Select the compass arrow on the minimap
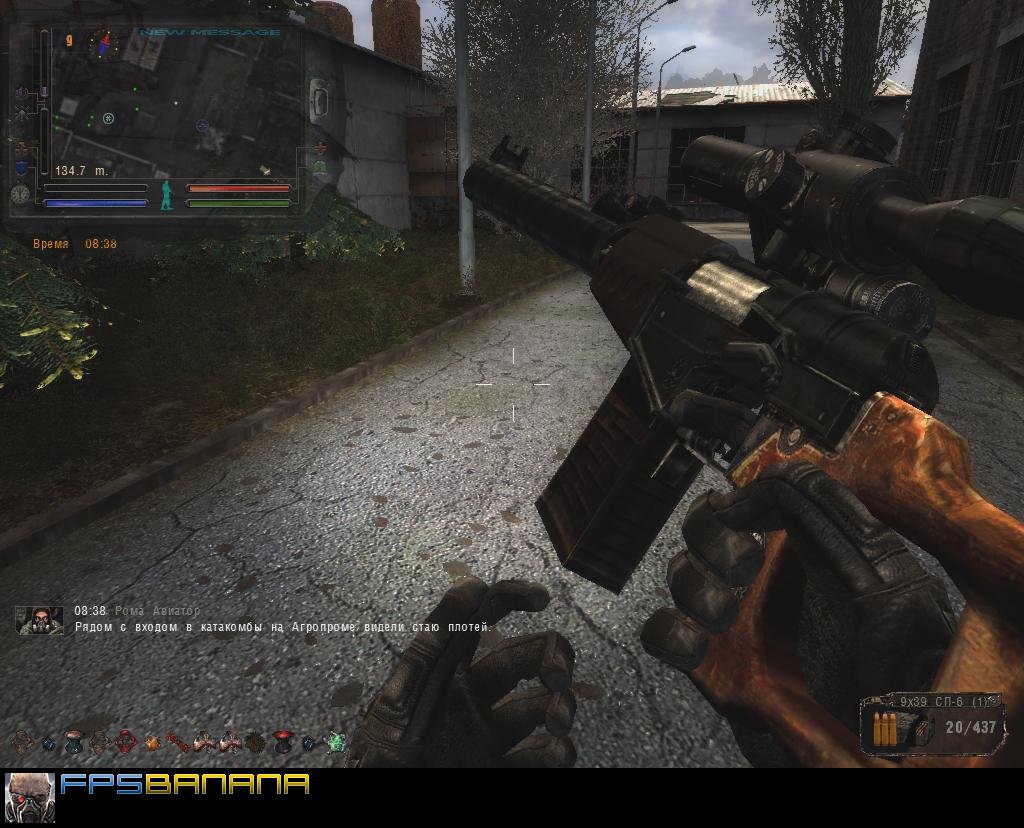Viewport: 1024px width, 828px height. coord(102,42)
